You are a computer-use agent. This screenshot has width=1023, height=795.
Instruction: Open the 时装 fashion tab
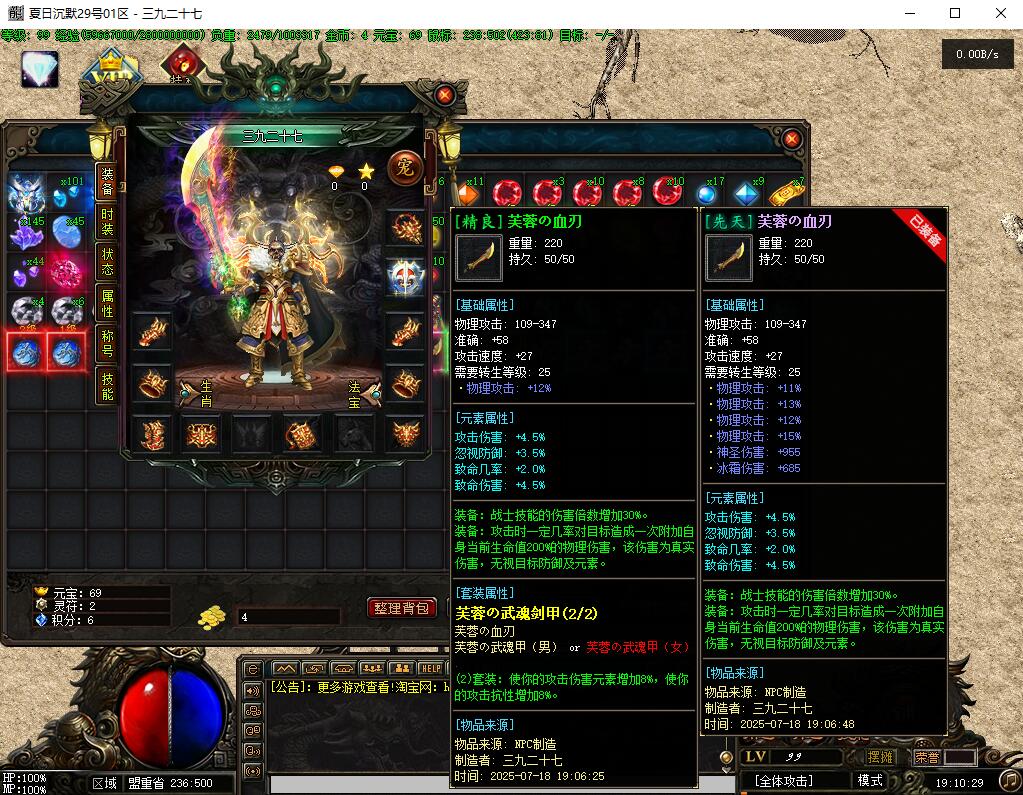pos(108,221)
